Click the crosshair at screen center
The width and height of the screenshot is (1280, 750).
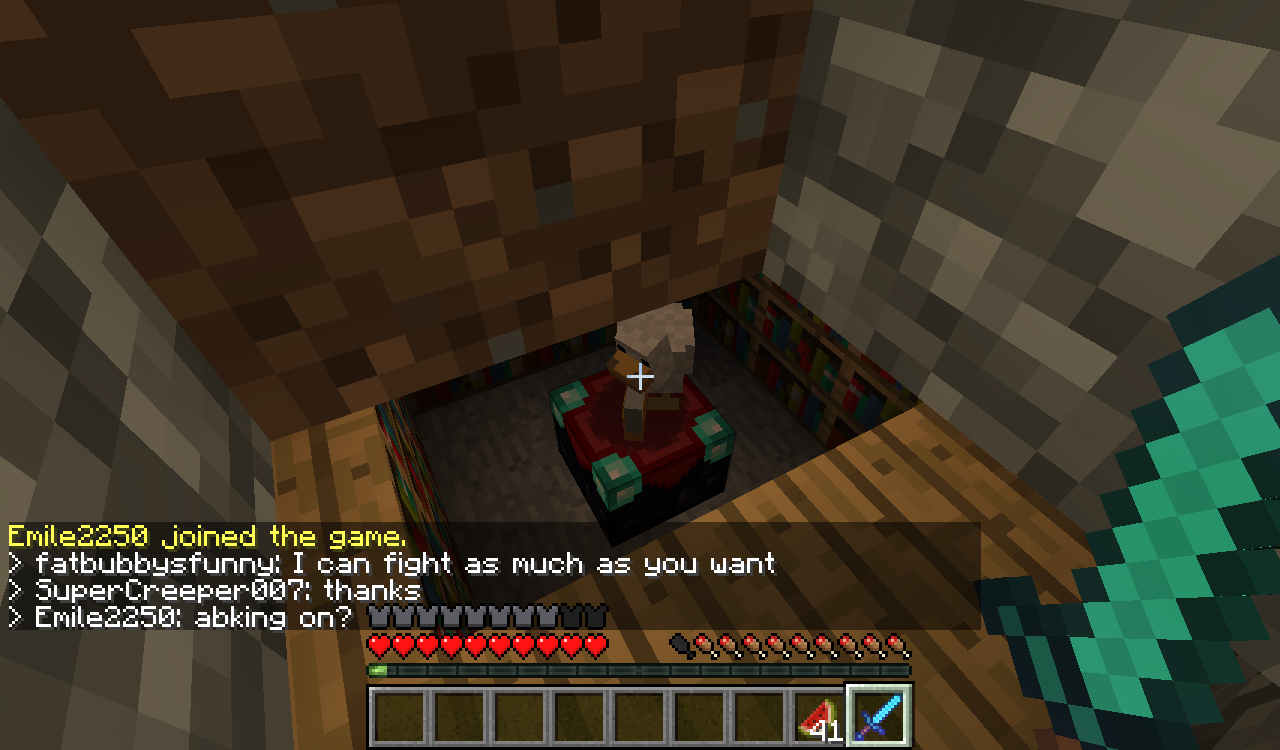click(640, 377)
